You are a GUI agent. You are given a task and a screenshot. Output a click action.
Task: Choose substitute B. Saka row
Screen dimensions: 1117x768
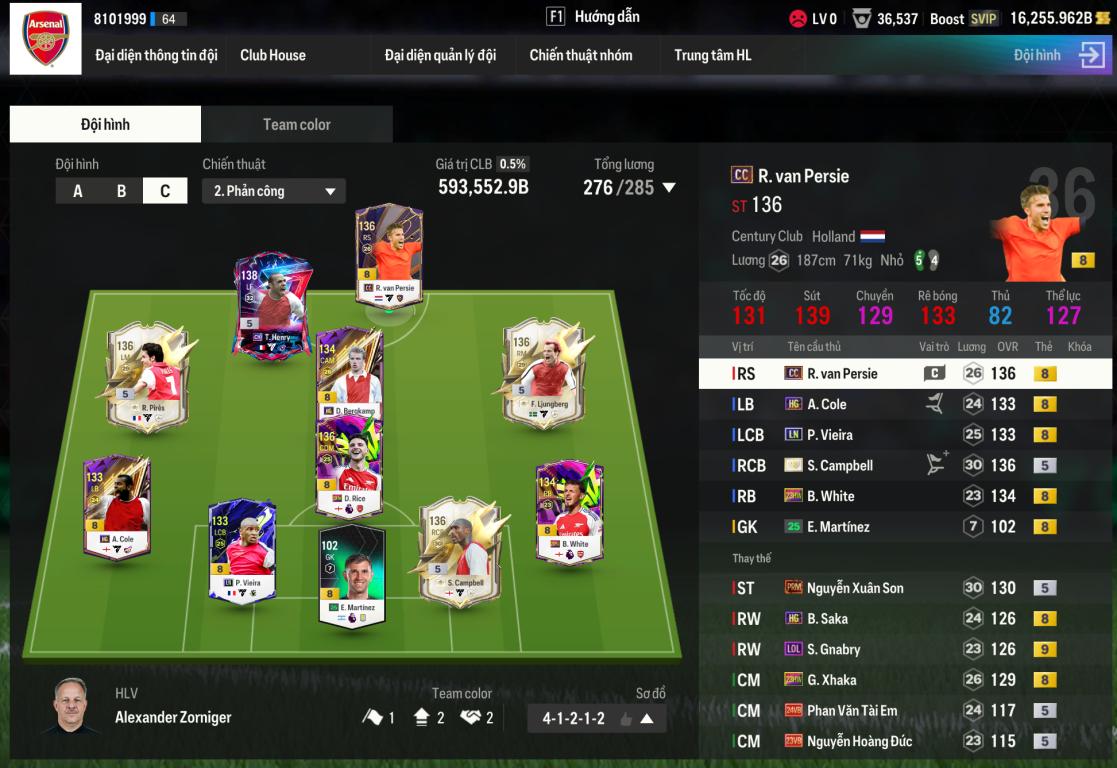905,619
